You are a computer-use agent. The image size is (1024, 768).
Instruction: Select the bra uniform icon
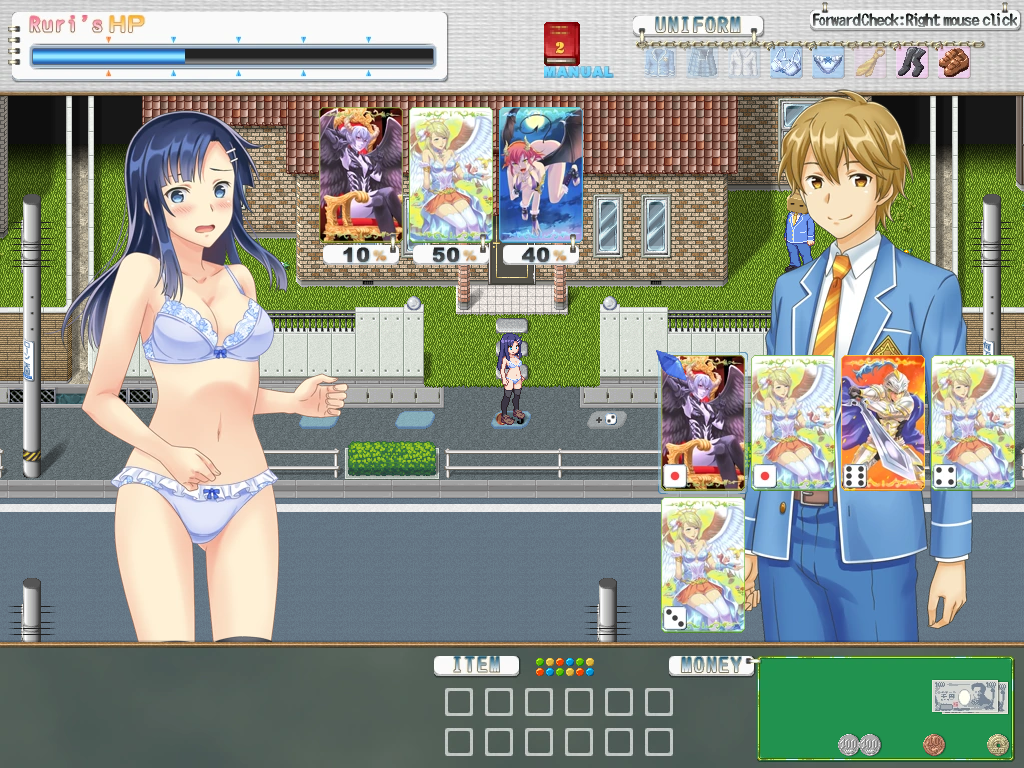coord(784,63)
